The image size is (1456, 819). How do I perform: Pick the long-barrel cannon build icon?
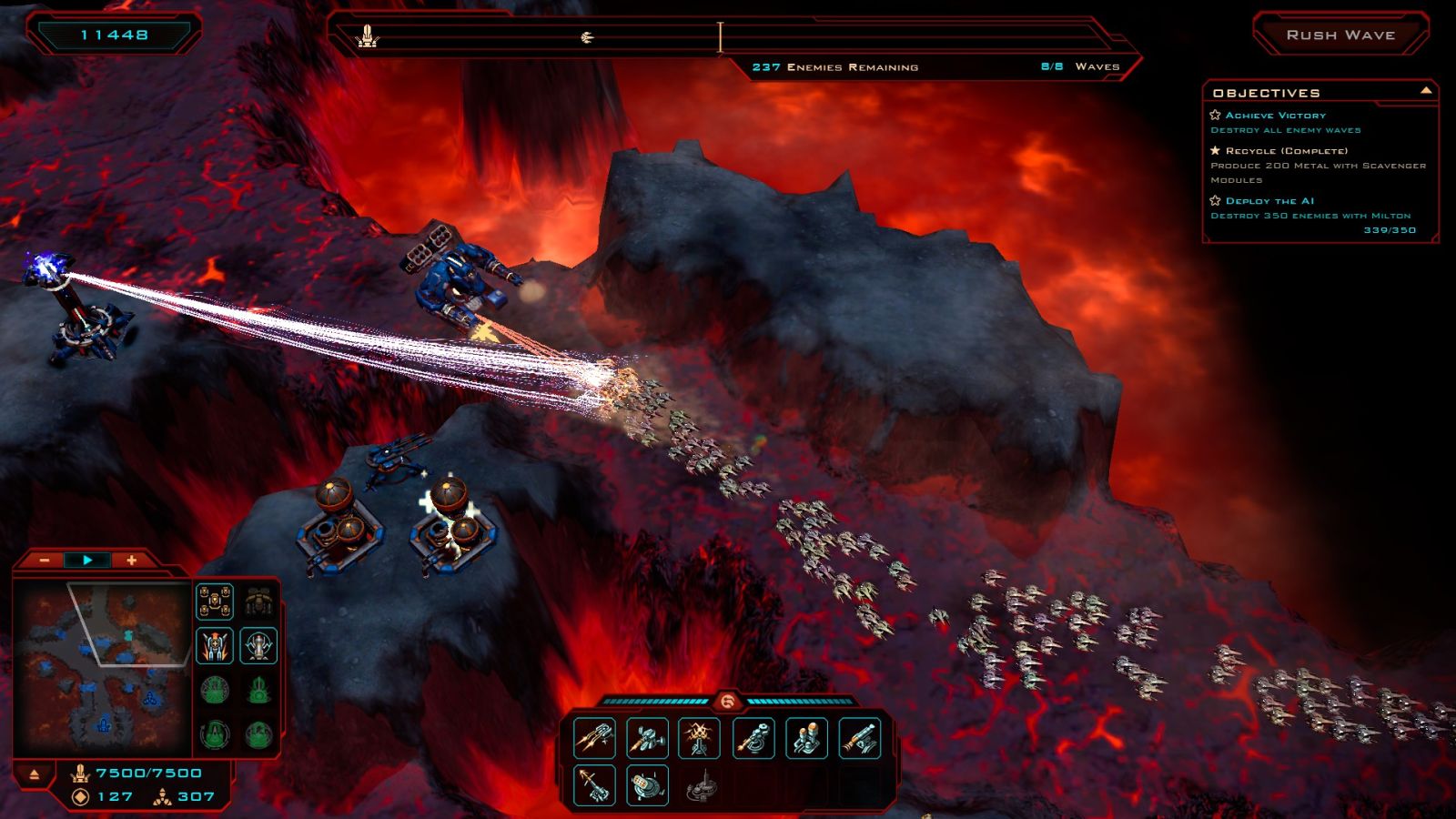click(x=859, y=738)
